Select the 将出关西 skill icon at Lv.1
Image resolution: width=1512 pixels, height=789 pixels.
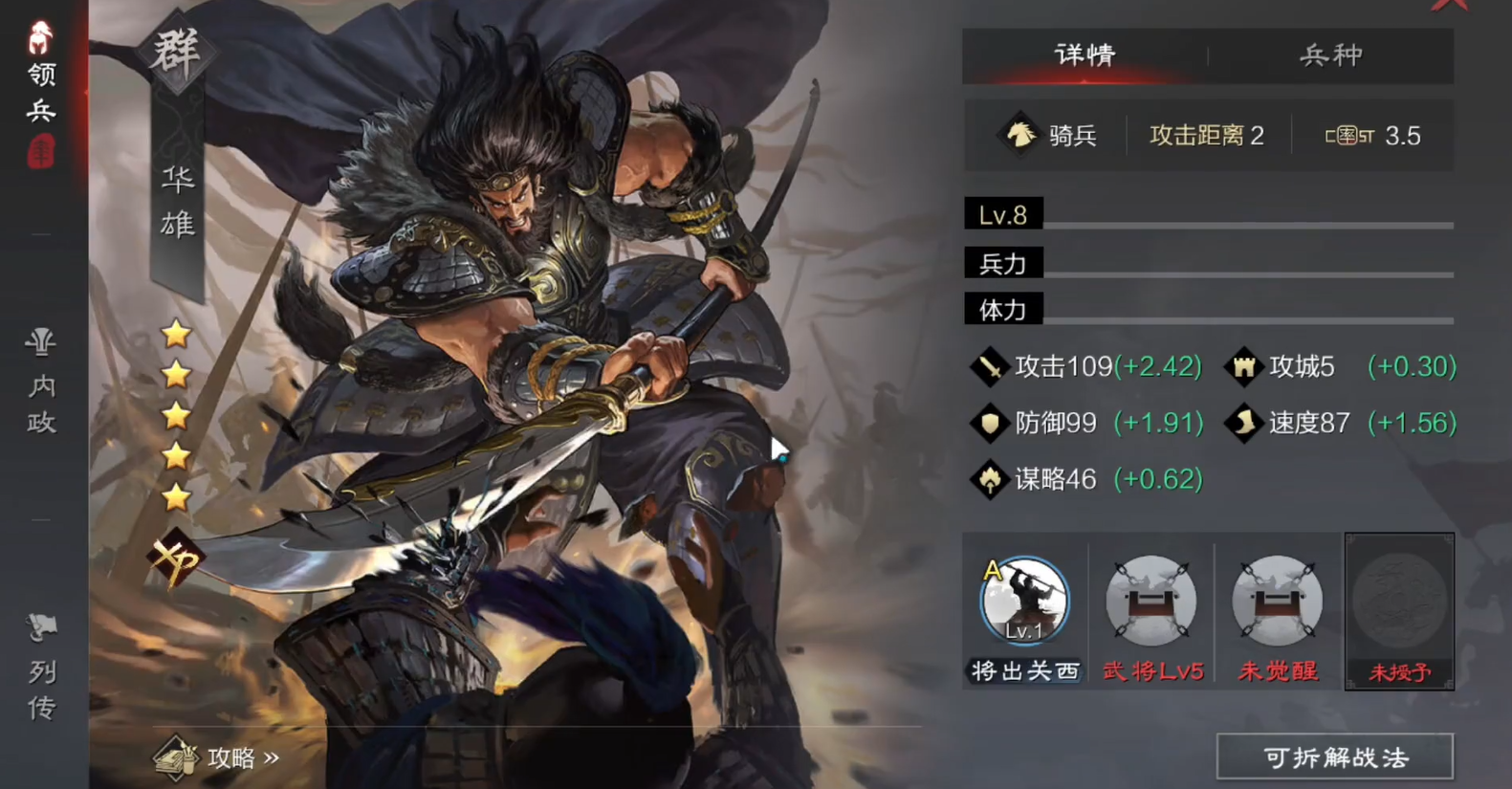[x=1023, y=603]
